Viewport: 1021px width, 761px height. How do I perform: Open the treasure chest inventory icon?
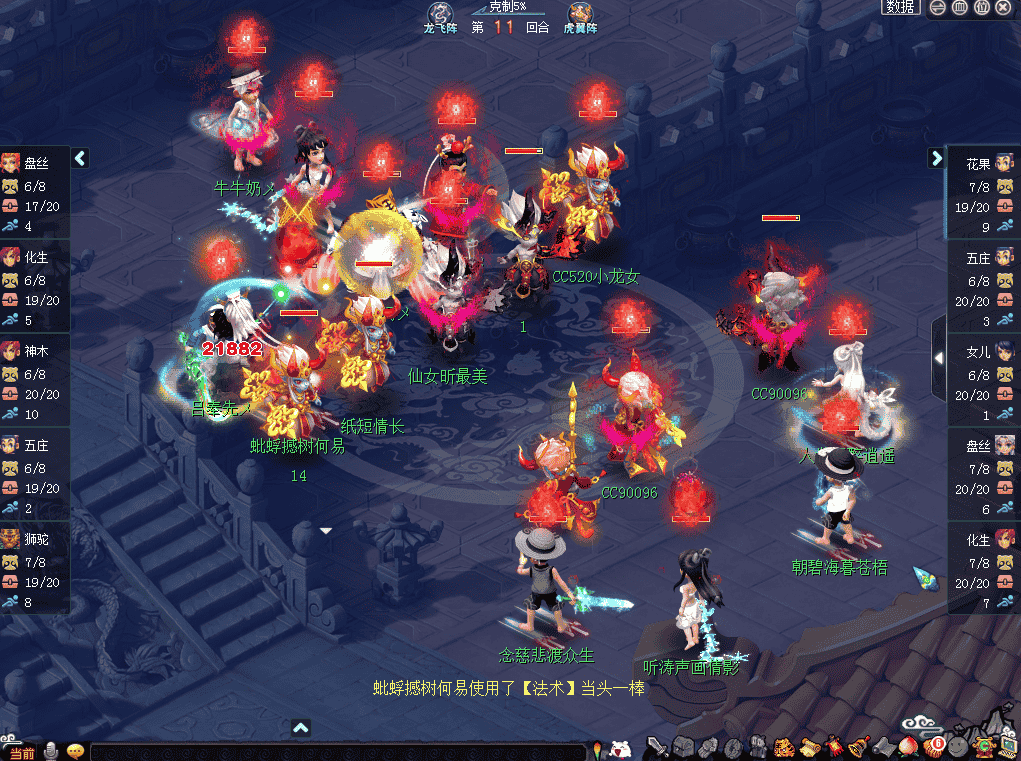coord(683,746)
